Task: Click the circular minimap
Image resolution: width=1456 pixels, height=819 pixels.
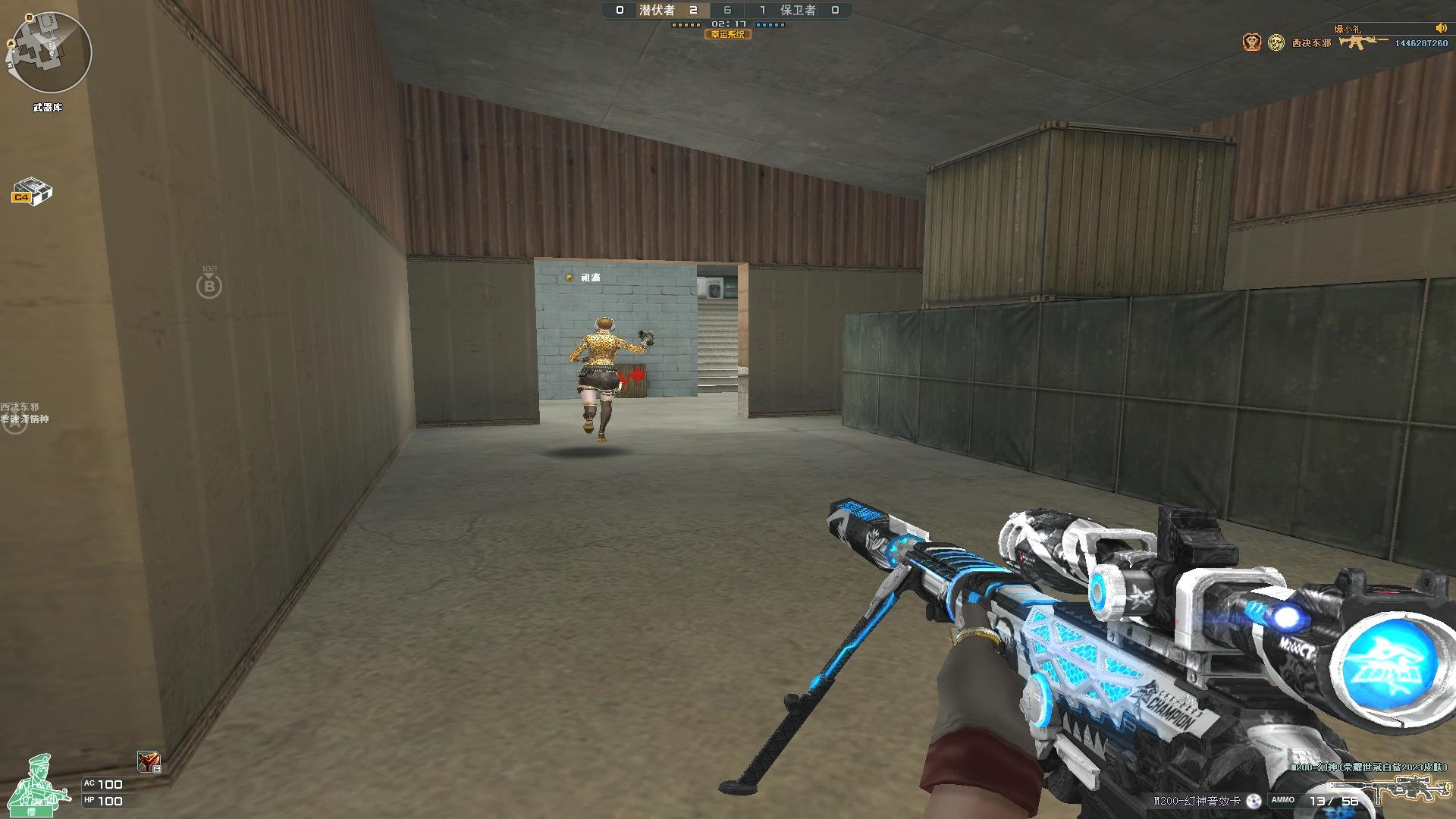Action: click(50, 53)
